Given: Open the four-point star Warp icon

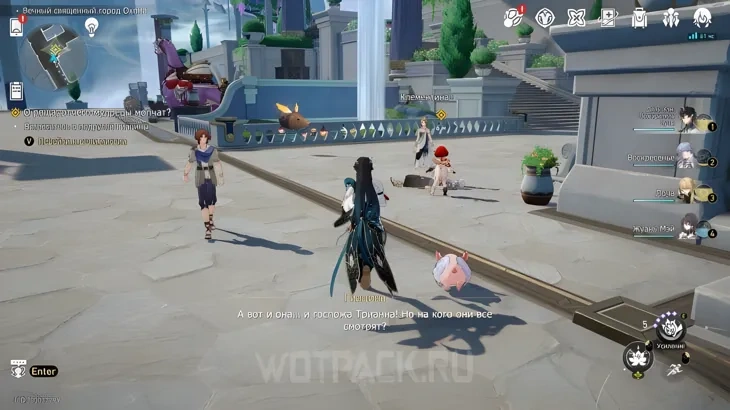Looking at the screenshot, I should [x=576, y=17].
